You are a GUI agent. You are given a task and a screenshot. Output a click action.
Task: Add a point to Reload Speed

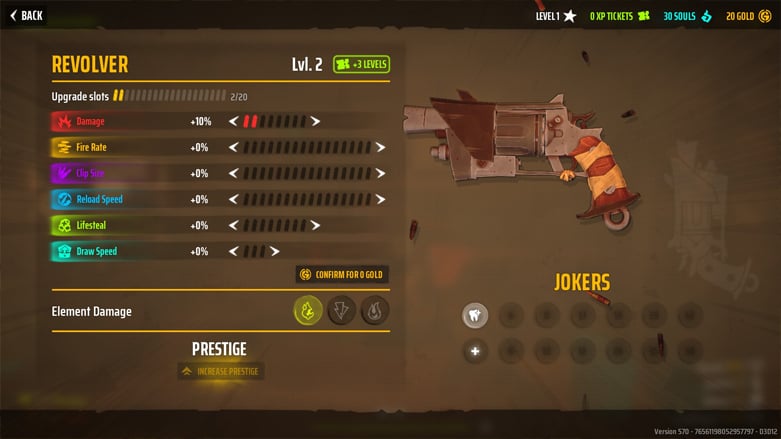tap(381, 199)
